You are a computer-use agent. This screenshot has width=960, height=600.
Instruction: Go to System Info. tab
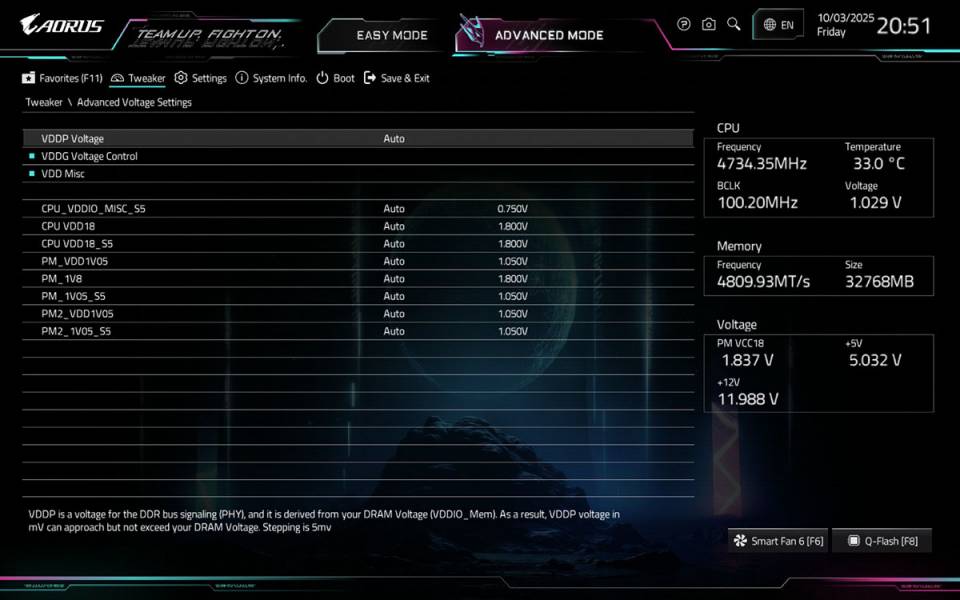271,78
